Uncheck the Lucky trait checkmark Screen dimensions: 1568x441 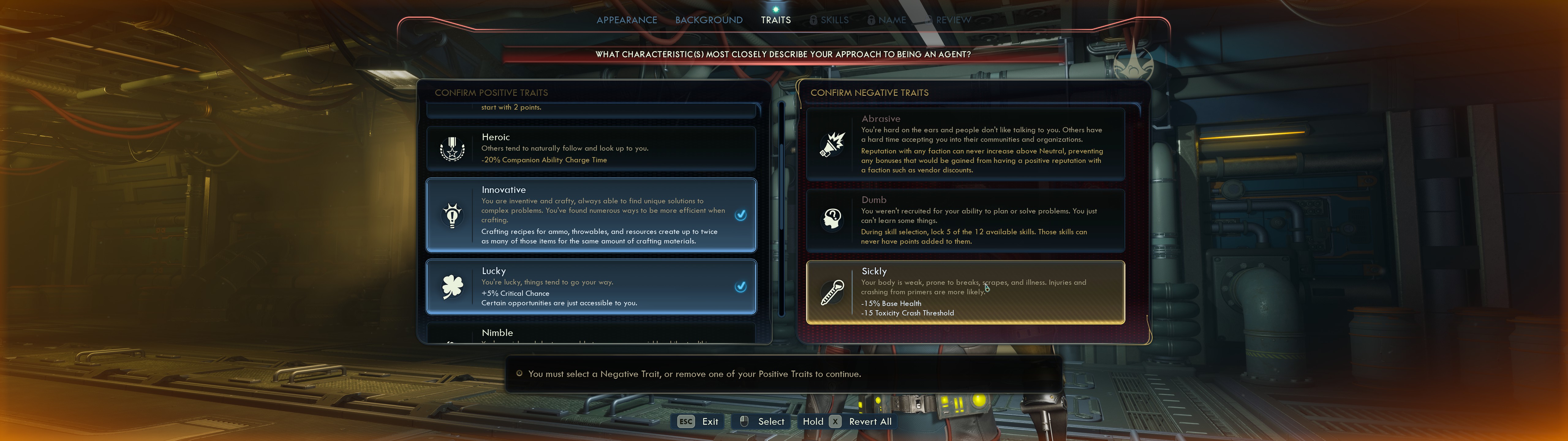pos(741,287)
